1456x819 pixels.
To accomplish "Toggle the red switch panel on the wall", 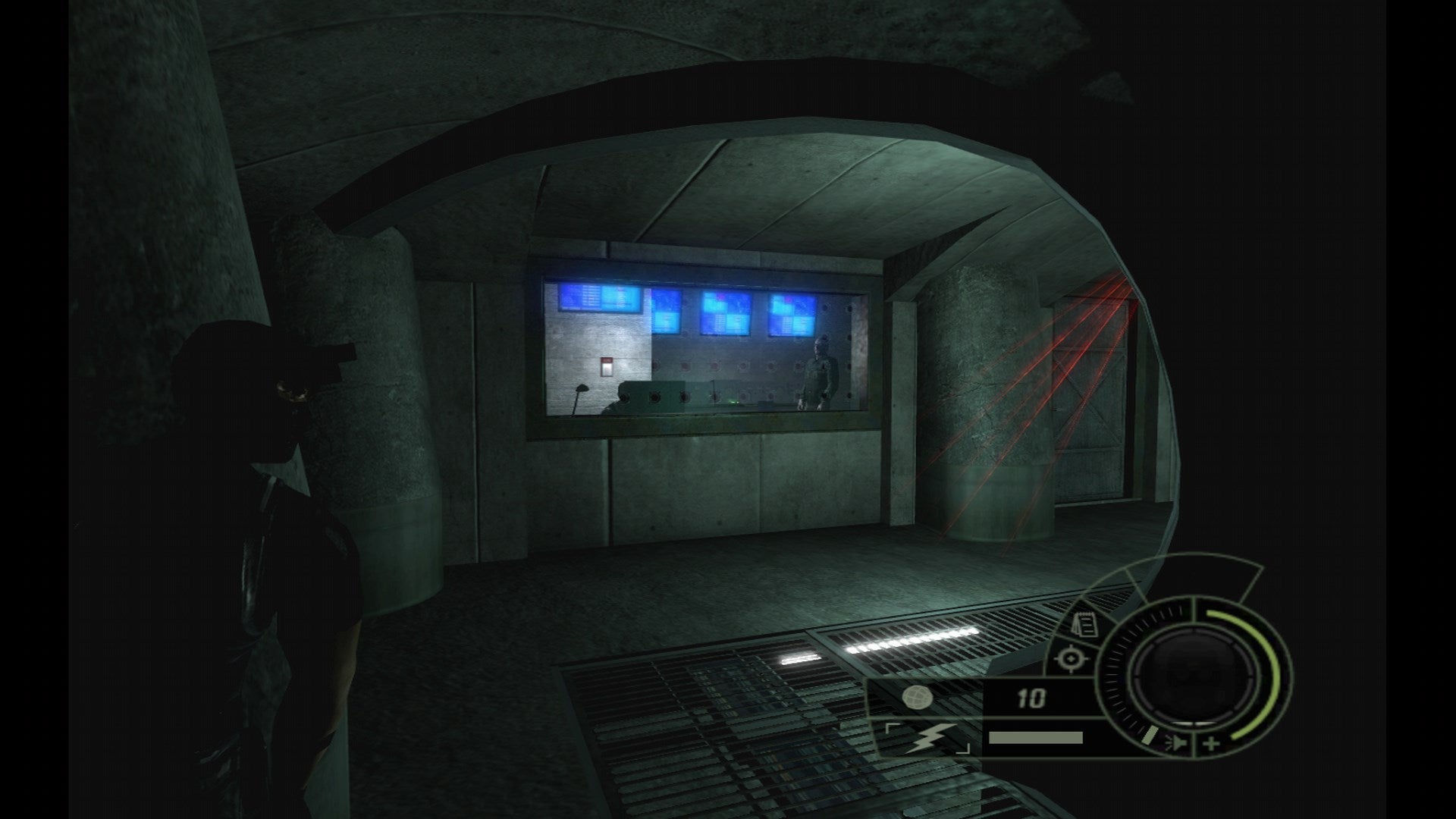I will pyautogui.click(x=607, y=366).
